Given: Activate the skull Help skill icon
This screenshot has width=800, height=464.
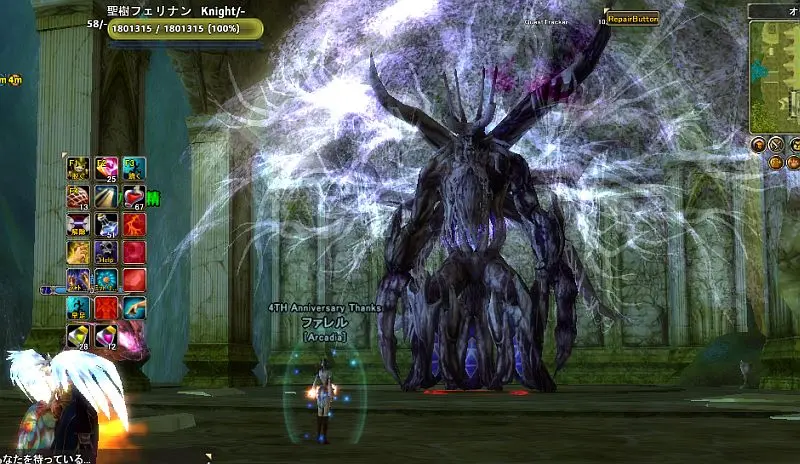Looking at the screenshot, I should coord(106,252).
